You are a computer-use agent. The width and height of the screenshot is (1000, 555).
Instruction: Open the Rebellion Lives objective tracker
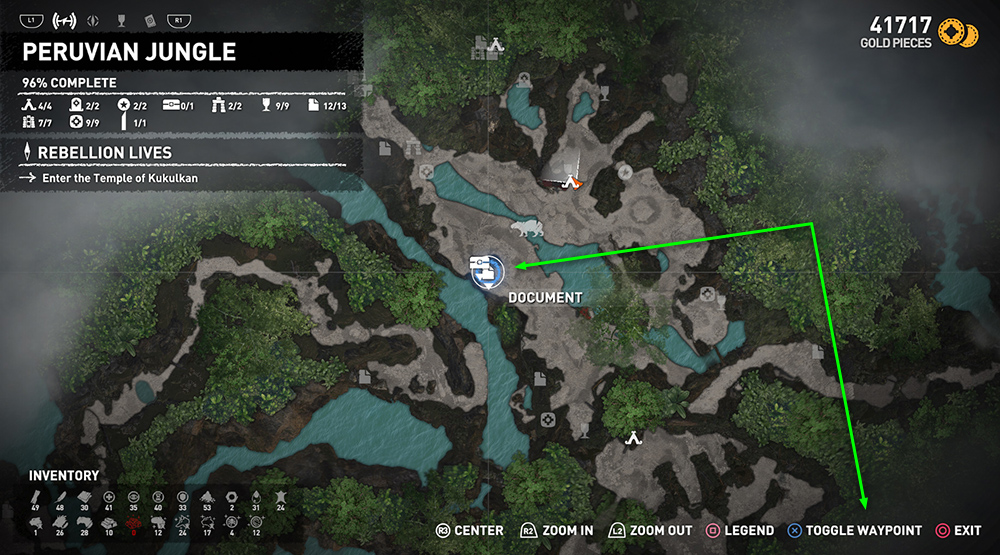[105, 153]
